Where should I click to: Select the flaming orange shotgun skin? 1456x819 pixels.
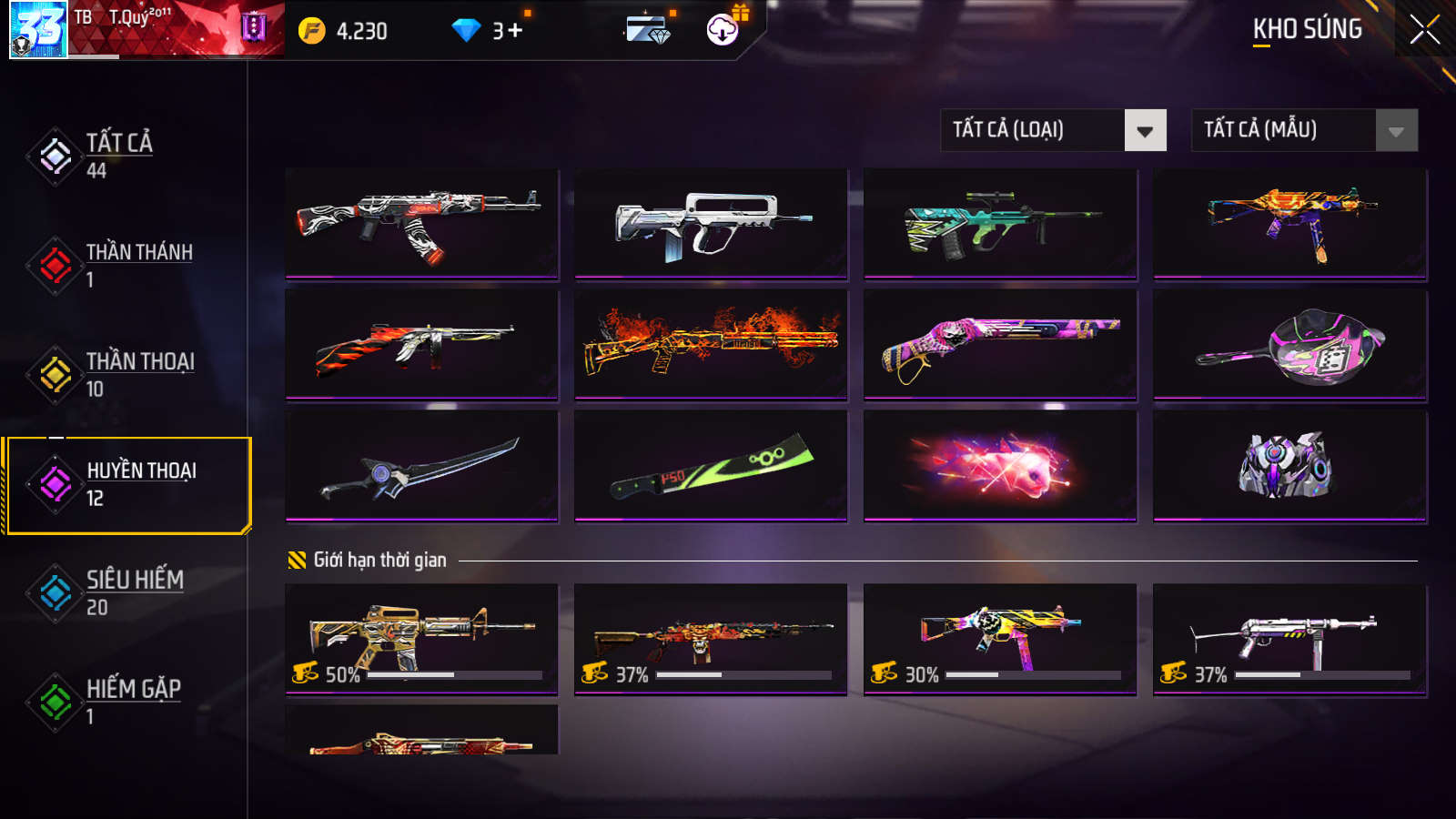711,344
